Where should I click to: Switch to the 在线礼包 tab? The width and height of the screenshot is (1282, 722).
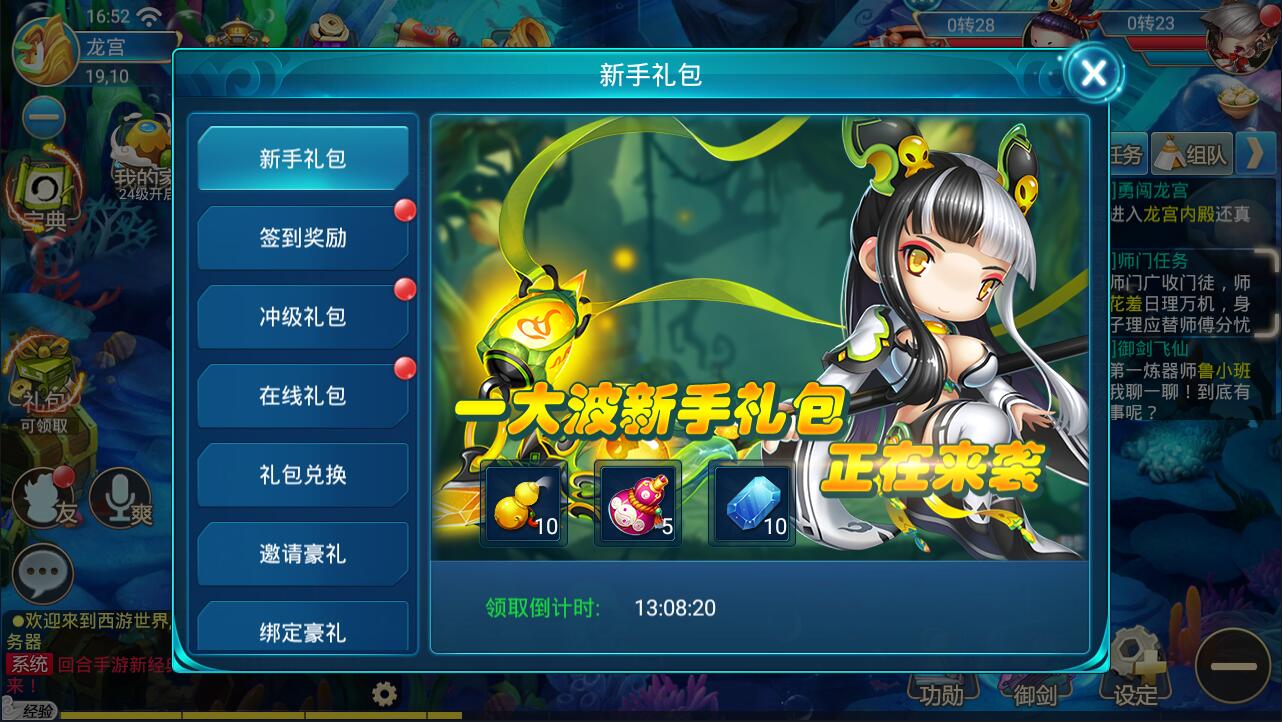(x=303, y=395)
